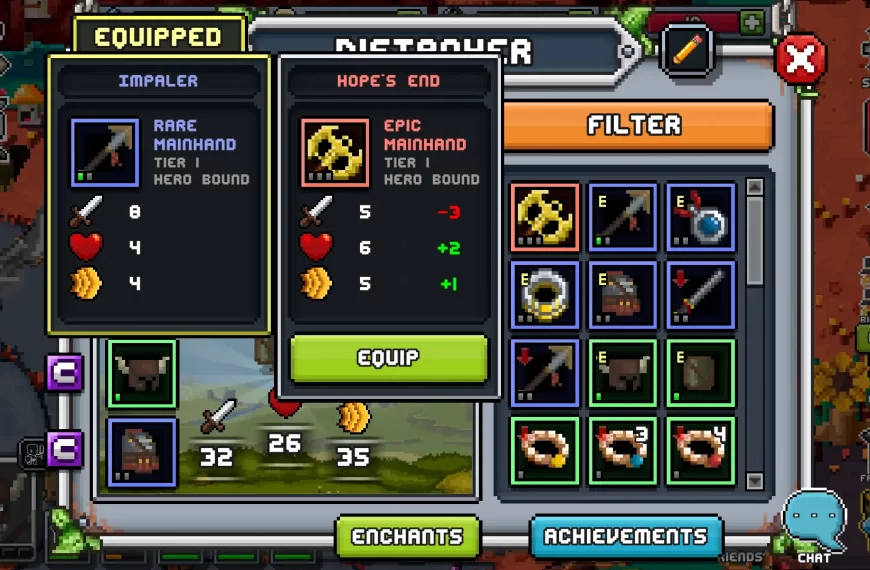Close the hero window with red X
Screen dimensions: 870x570
800,60
